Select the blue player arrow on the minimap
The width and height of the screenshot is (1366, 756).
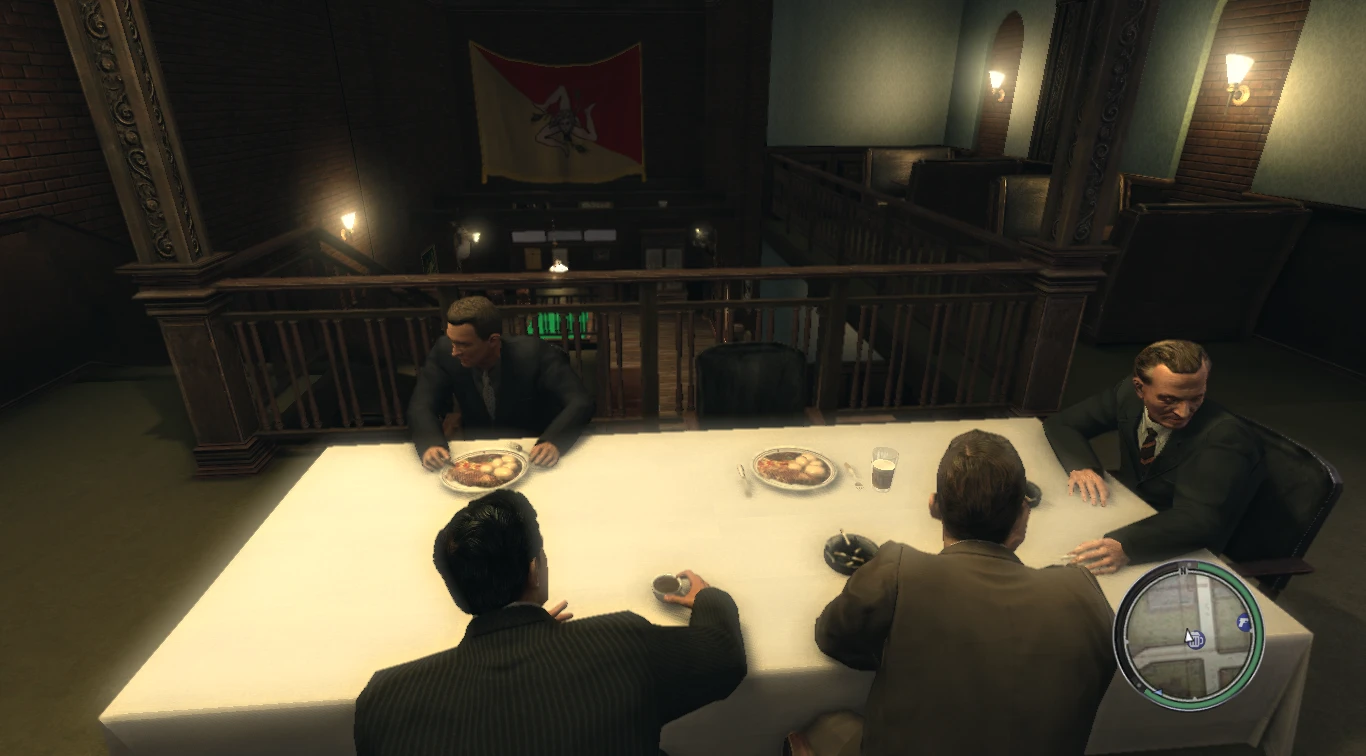tap(1157, 691)
